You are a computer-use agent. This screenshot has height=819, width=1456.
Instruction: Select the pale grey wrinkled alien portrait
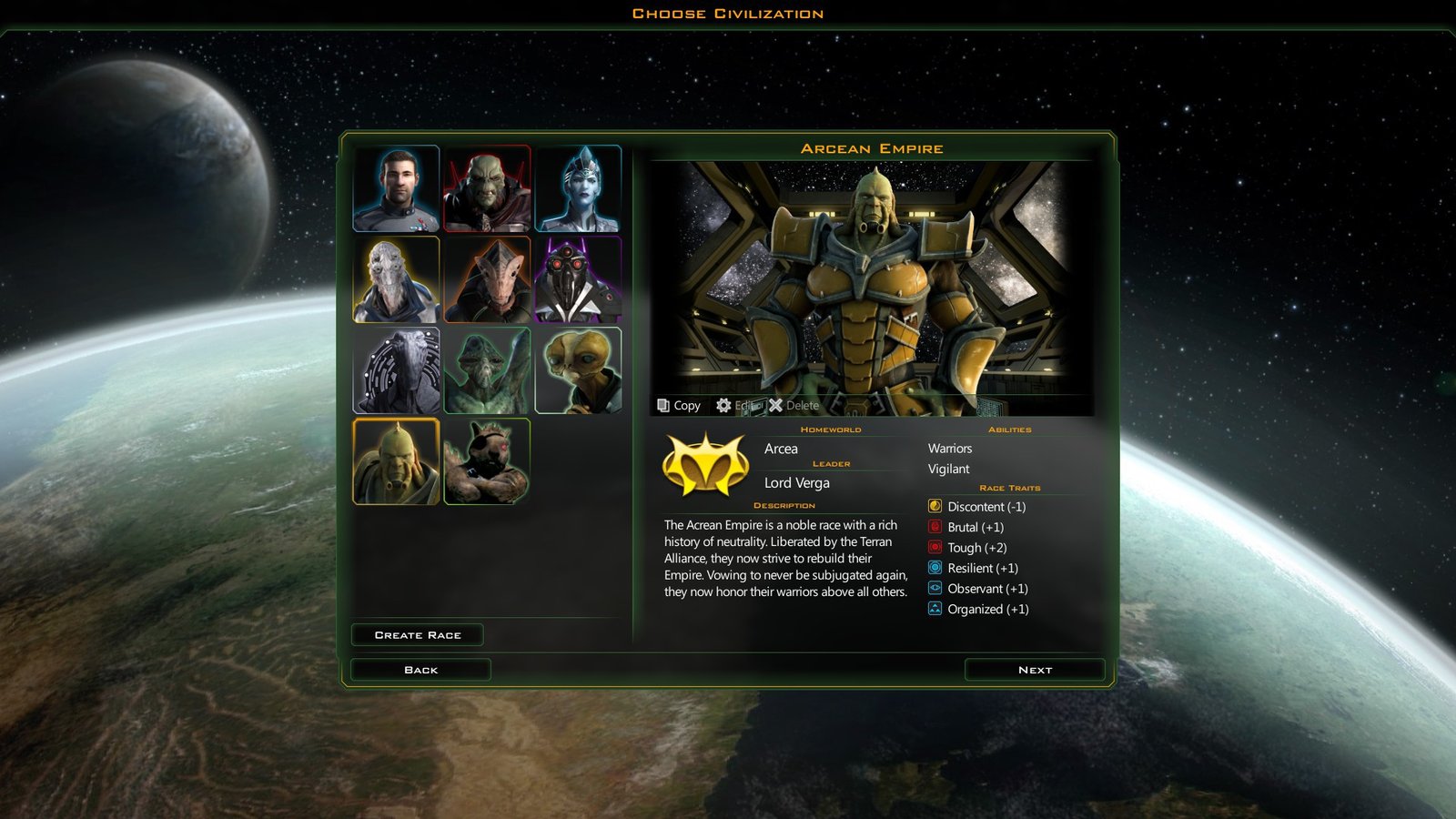[396, 280]
